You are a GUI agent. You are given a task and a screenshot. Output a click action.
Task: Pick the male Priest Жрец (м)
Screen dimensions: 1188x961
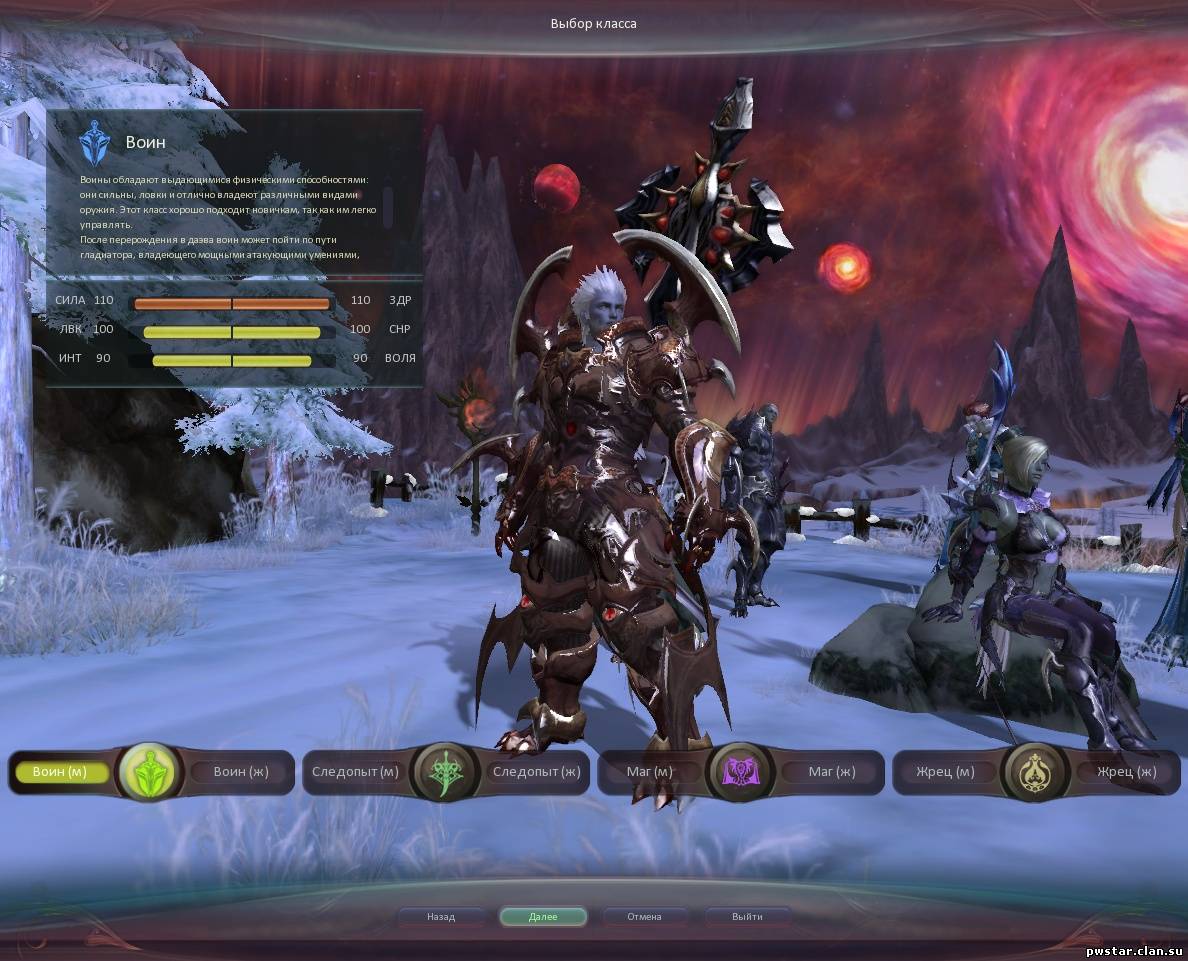945,772
